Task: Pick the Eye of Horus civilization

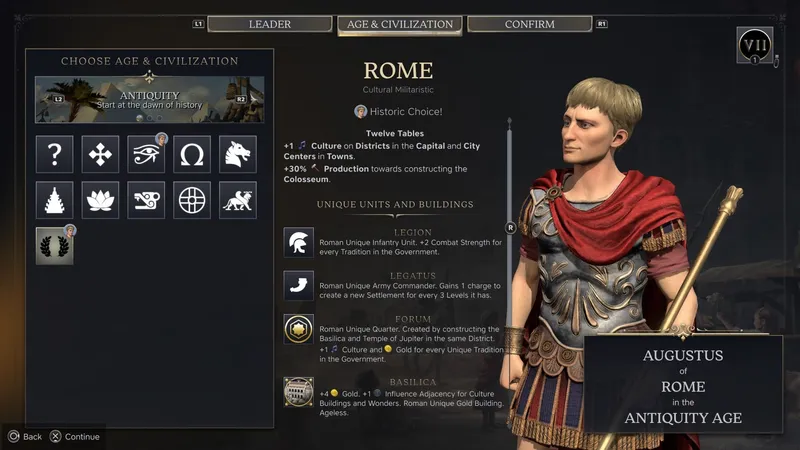Action: 146,155
